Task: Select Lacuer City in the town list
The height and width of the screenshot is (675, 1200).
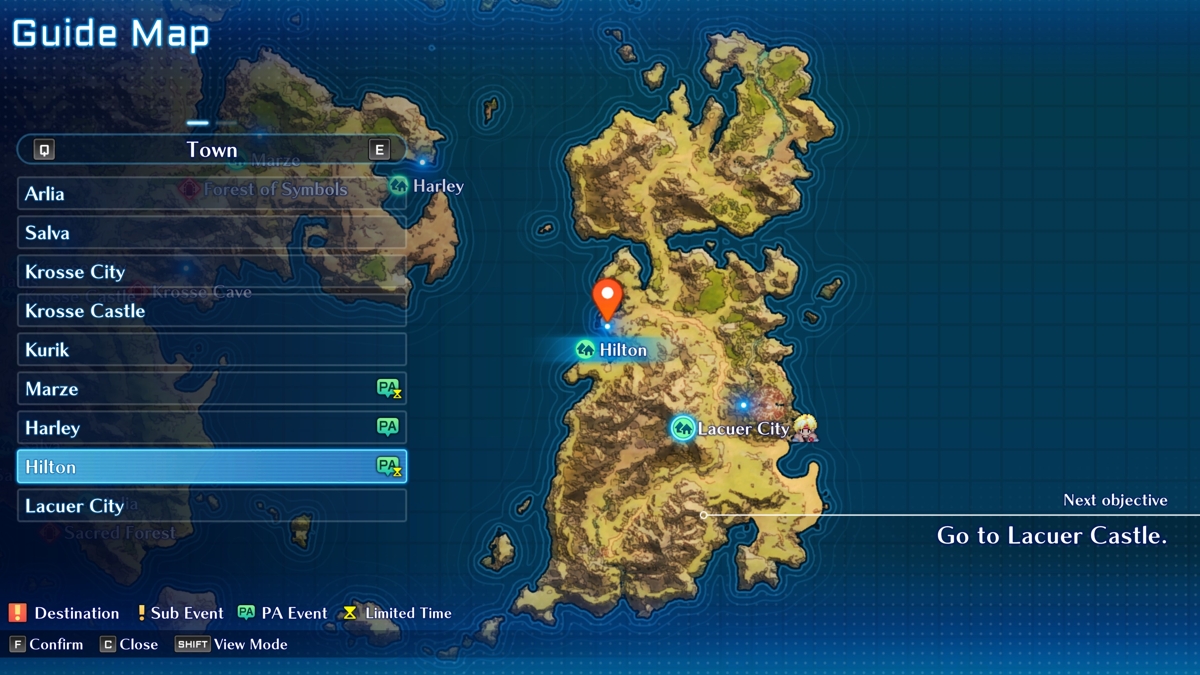Action: pyautogui.click(x=212, y=506)
